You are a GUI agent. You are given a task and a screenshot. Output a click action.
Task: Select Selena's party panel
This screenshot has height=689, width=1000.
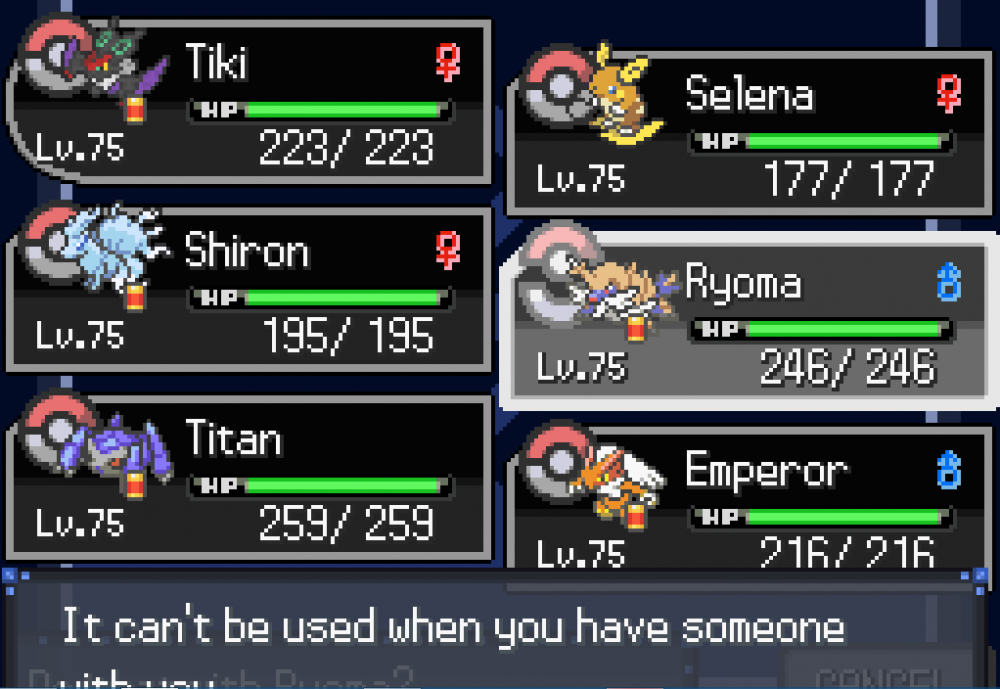(x=750, y=132)
